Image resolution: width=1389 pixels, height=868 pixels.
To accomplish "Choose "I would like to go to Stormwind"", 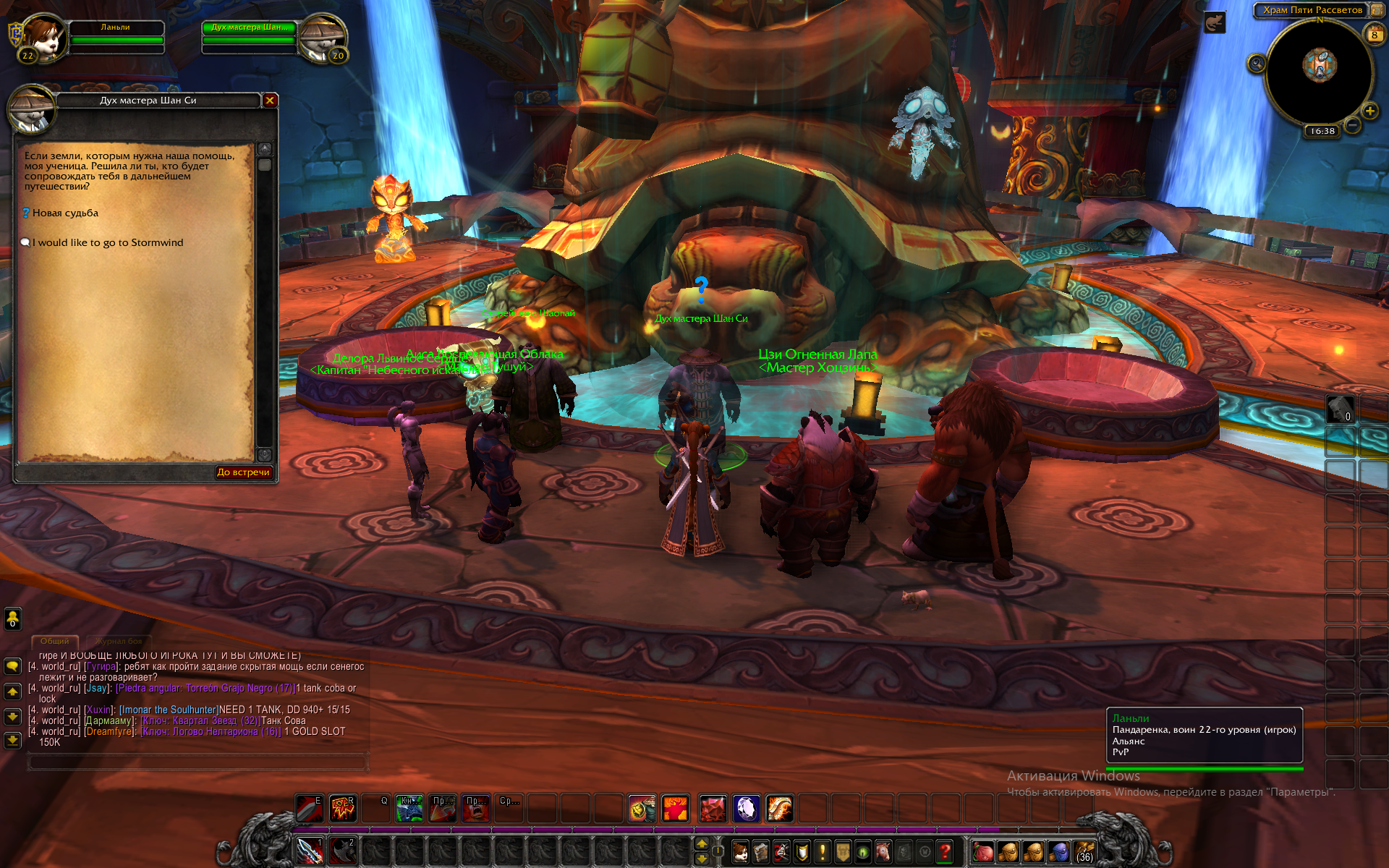I will coord(107,243).
